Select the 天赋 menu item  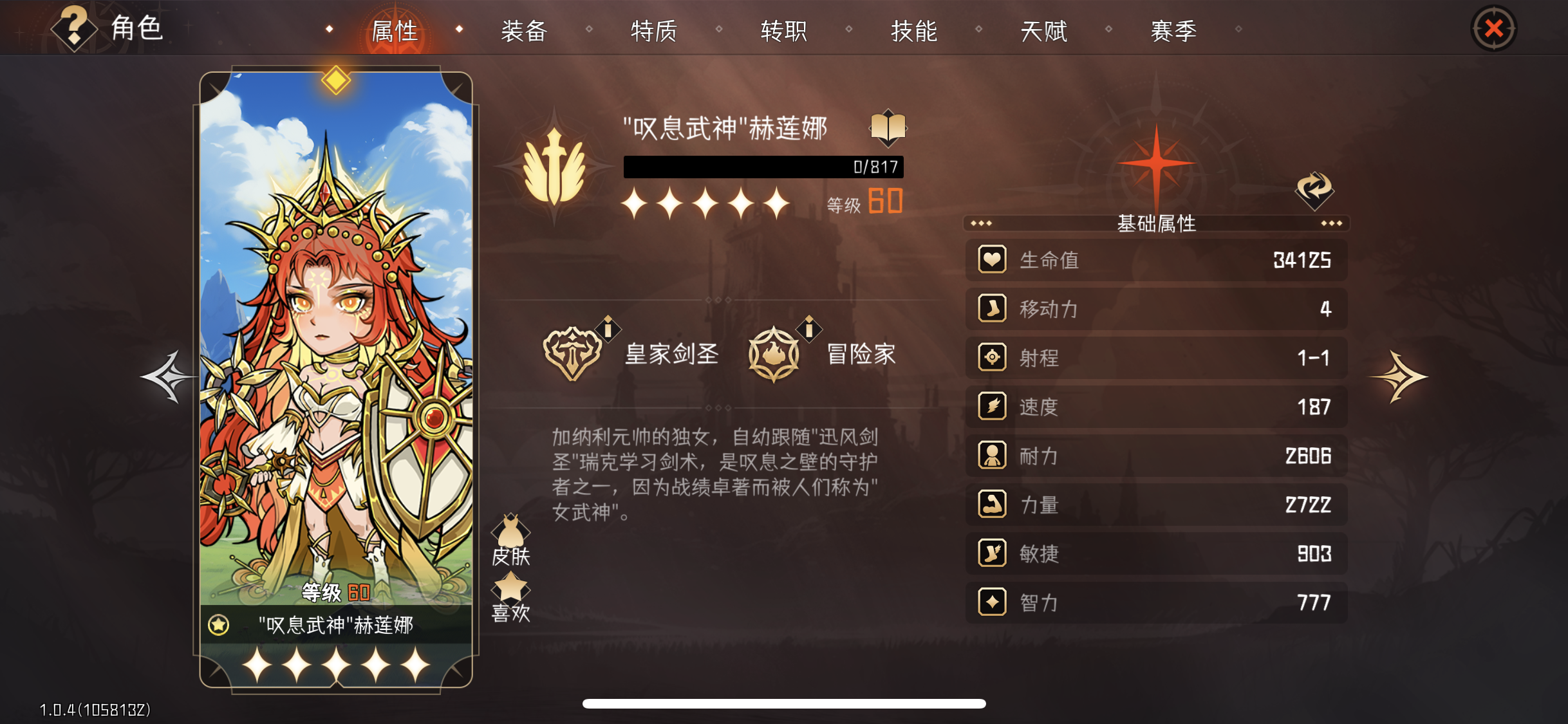pos(1043,30)
